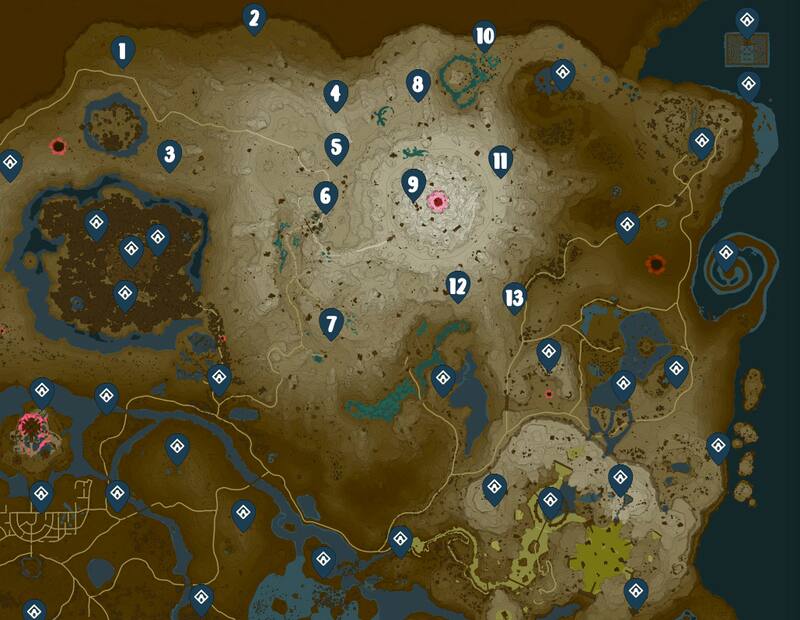Select map marker number 5
Image resolution: width=800 pixels, height=620 pixels.
(x=336, y=147)
